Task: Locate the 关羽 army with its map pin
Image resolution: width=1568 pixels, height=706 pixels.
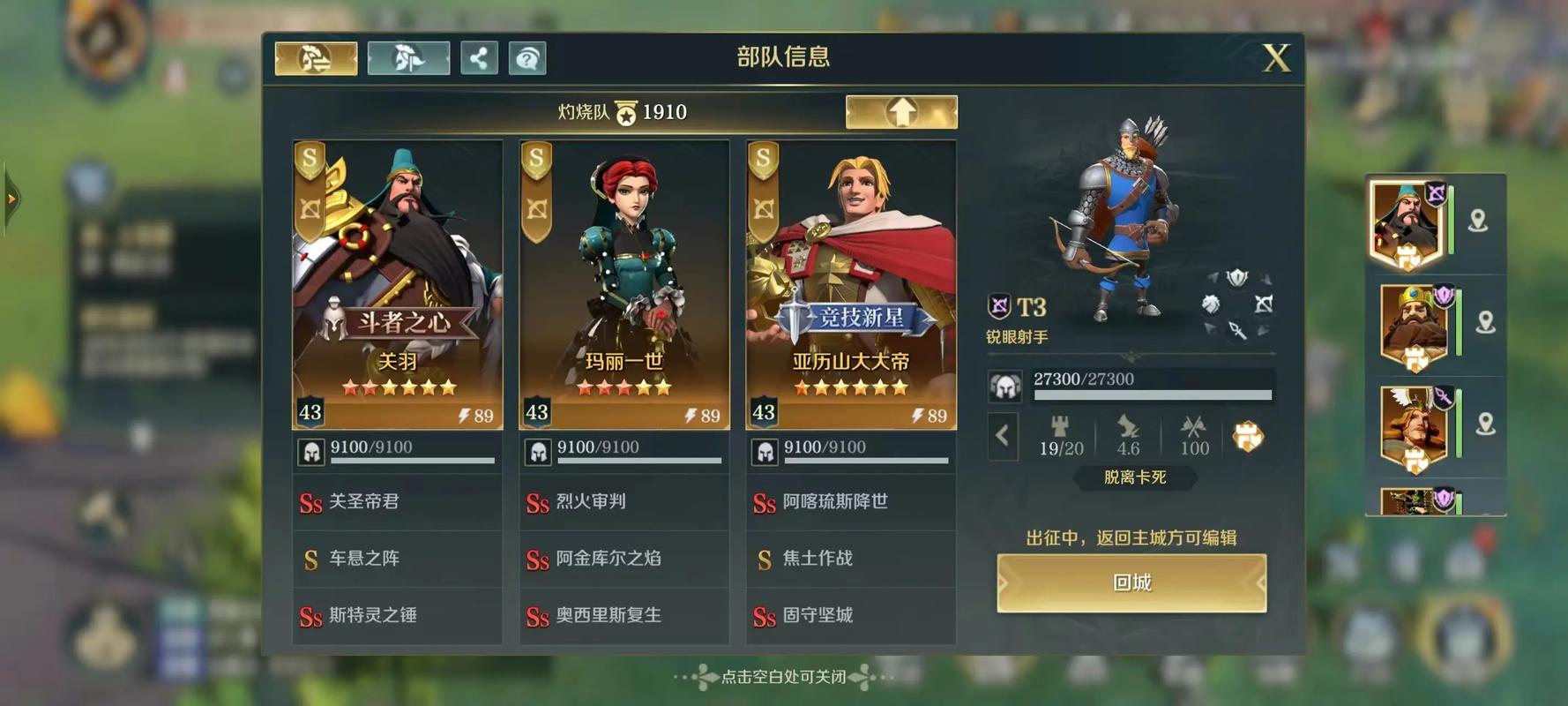Action: (1477, 221)
